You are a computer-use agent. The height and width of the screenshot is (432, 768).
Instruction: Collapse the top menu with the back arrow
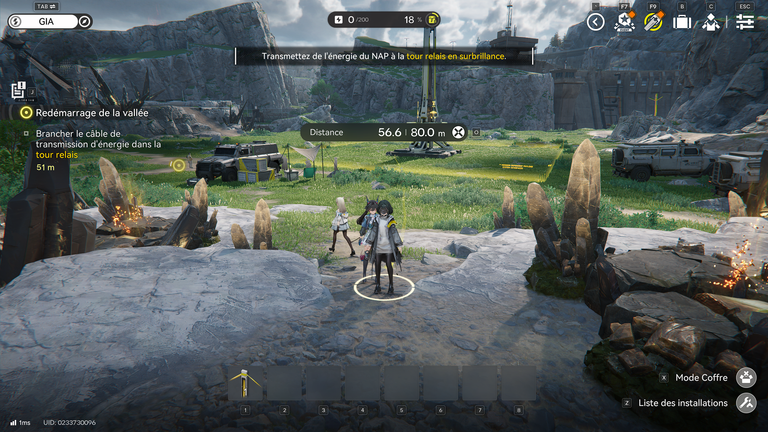pos(596,21)
